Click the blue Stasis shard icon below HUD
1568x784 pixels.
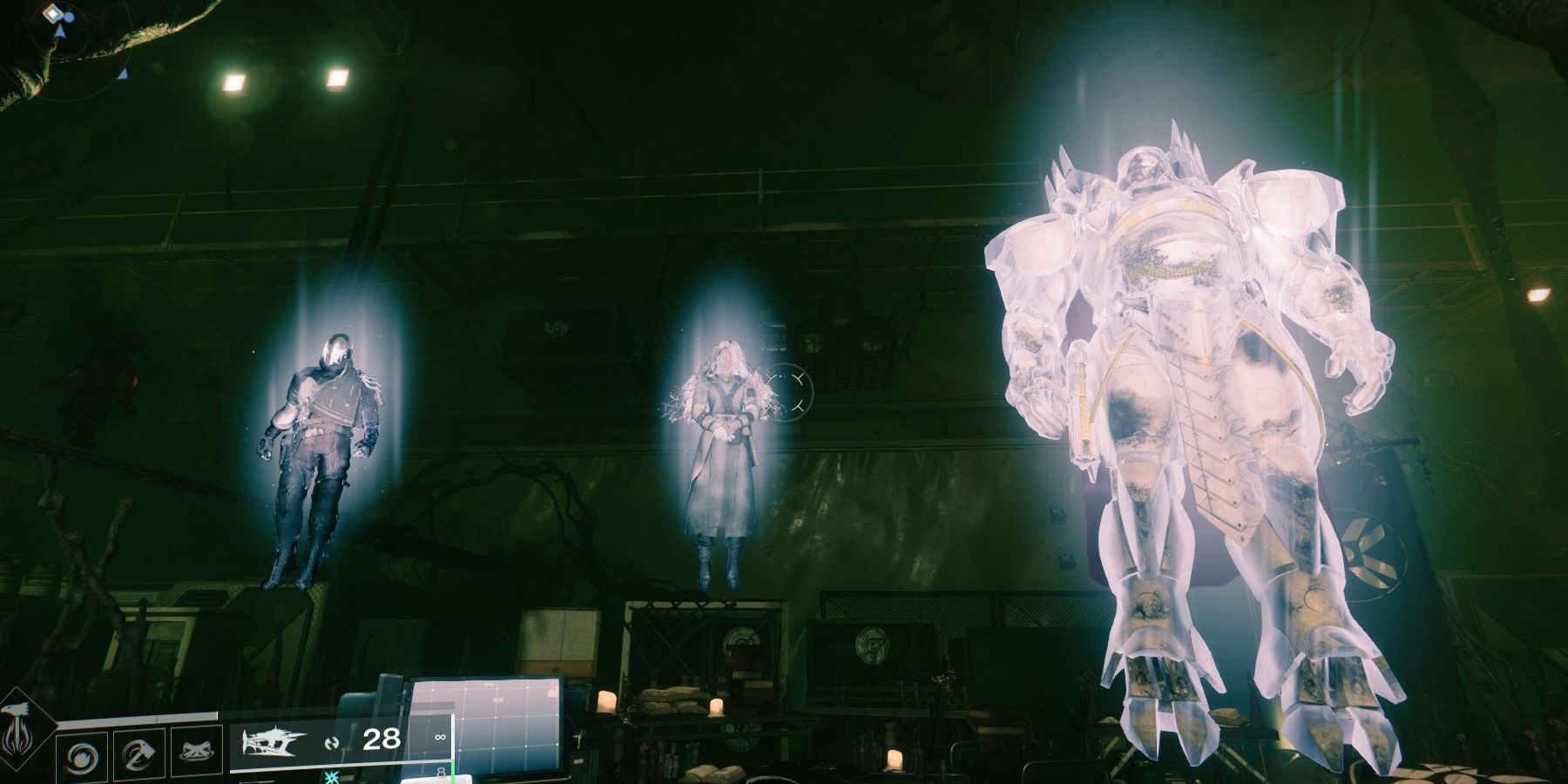pos(330,778)
